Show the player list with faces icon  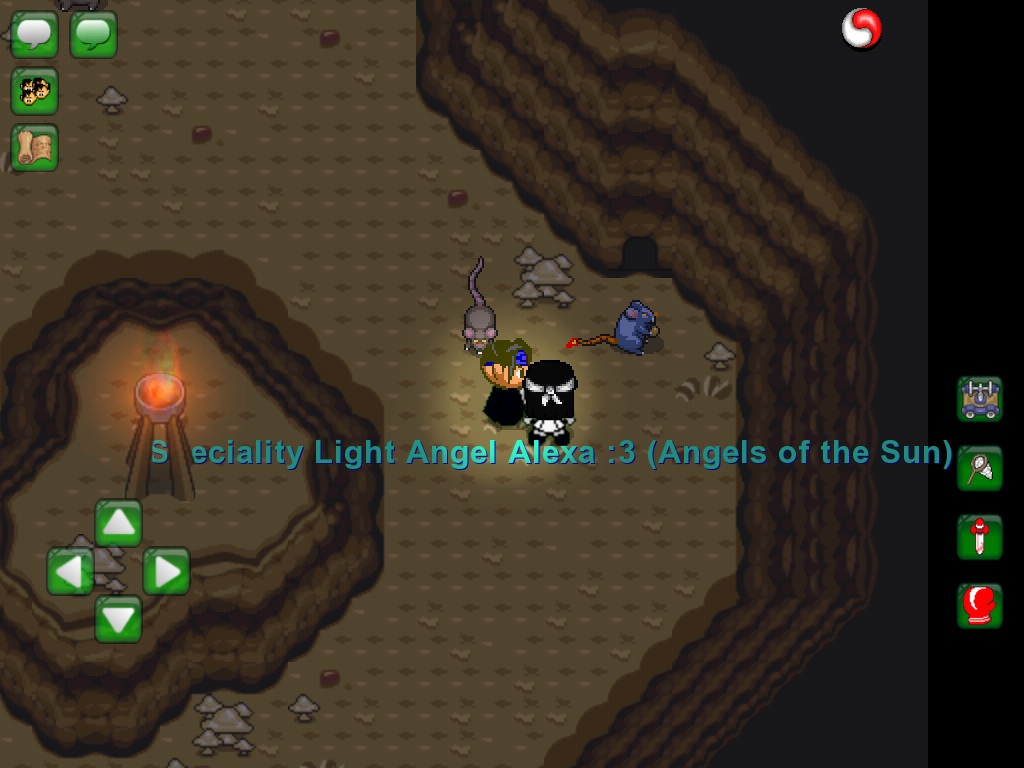(x=34, y=92)
